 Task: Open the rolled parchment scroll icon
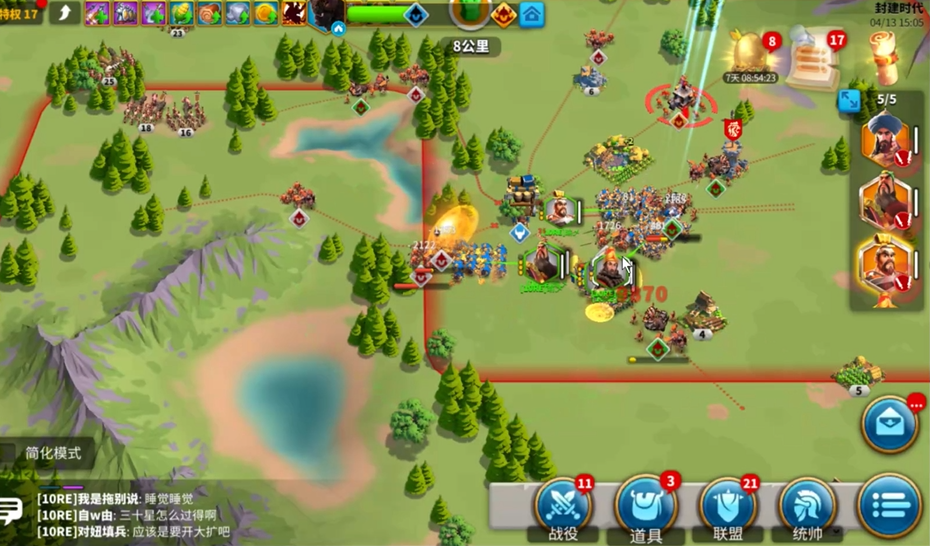click(883, 55)
